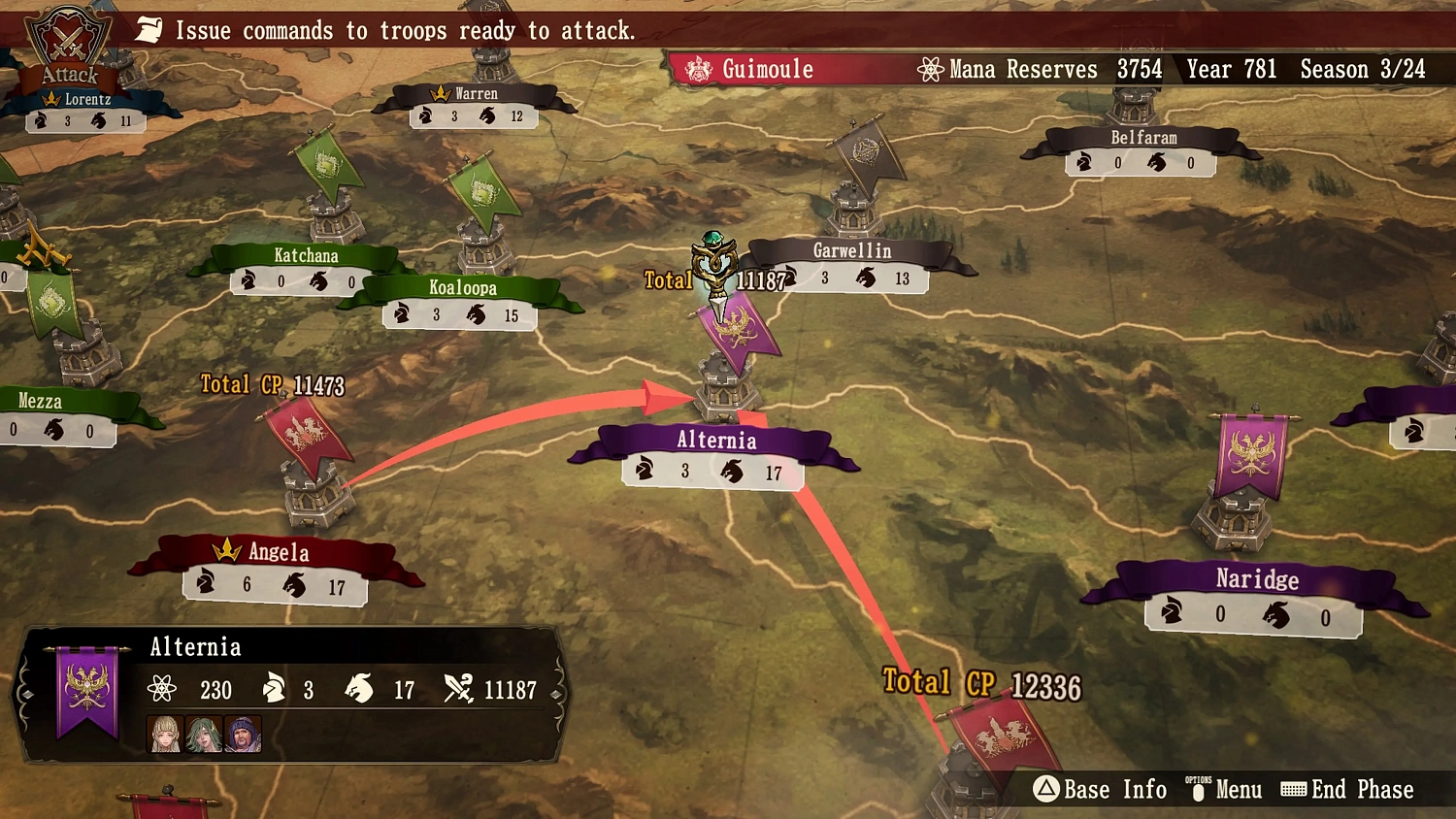
Task: Click the crossed swords icon in the Alternia panel
Action: [x=460, y=690]
